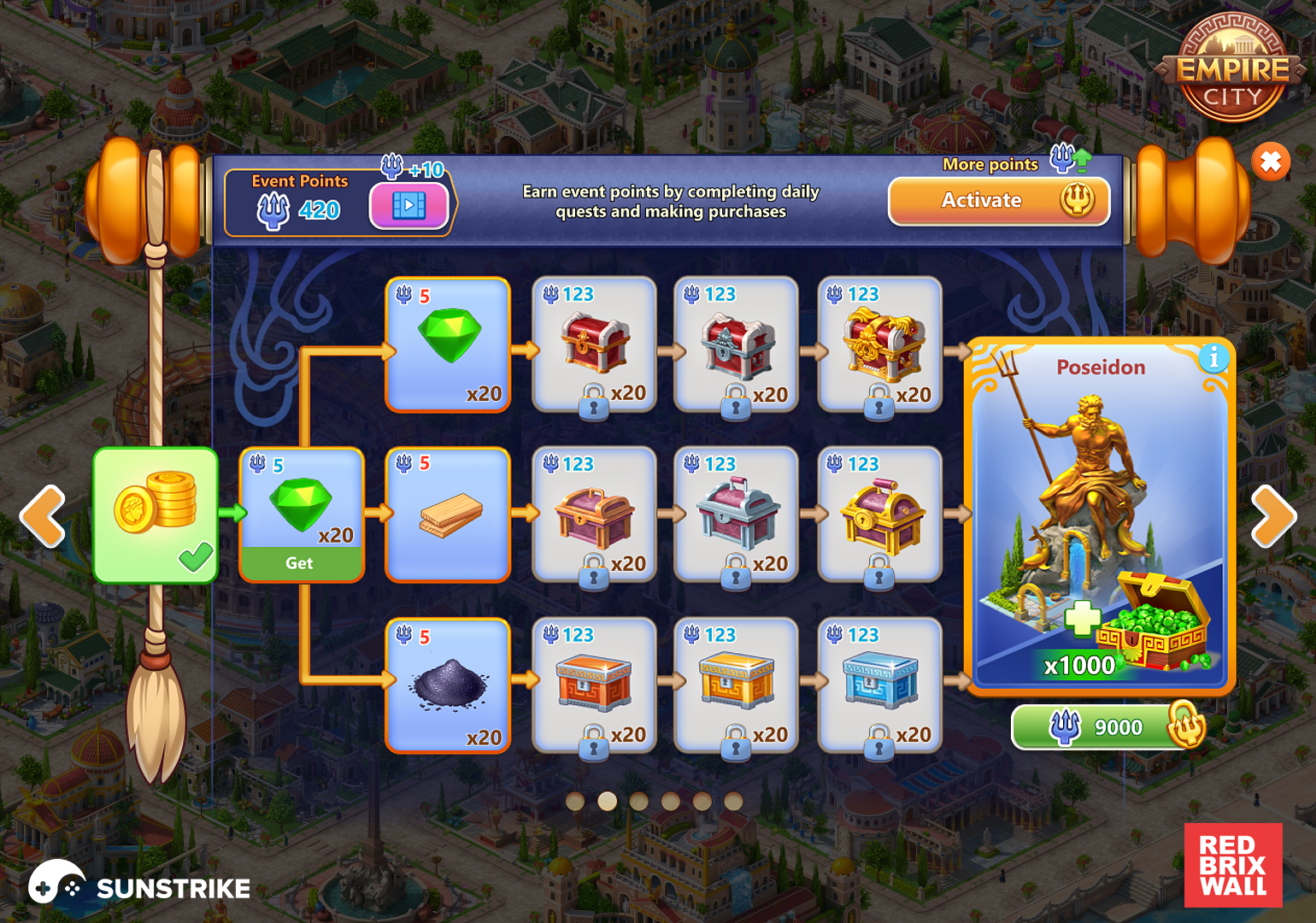Viewport: 1316px width, 923px height.
Task: Select the completed gold coins reward tile
Action: pos(156,514)
